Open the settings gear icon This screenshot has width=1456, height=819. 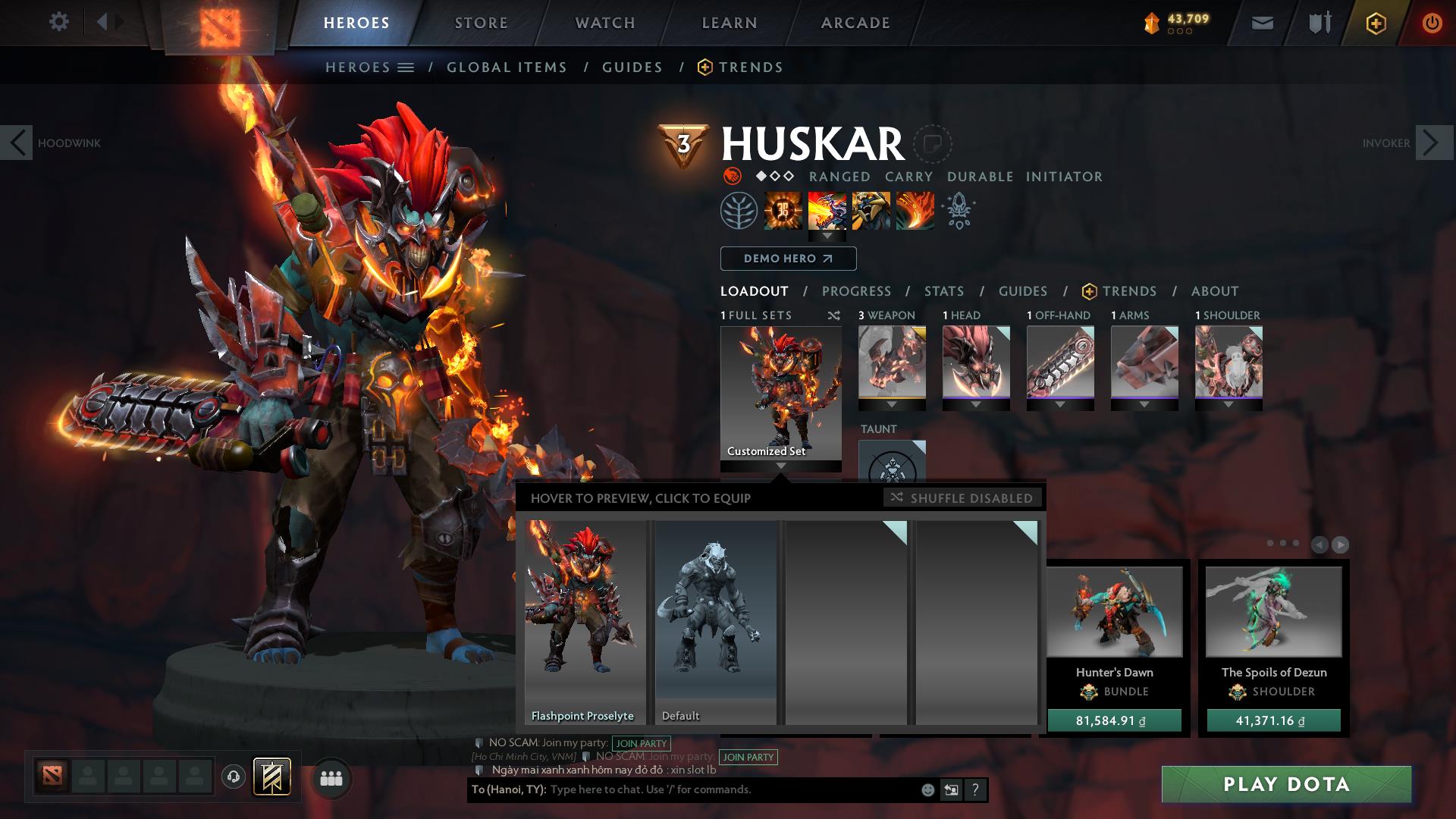point(58,22)
